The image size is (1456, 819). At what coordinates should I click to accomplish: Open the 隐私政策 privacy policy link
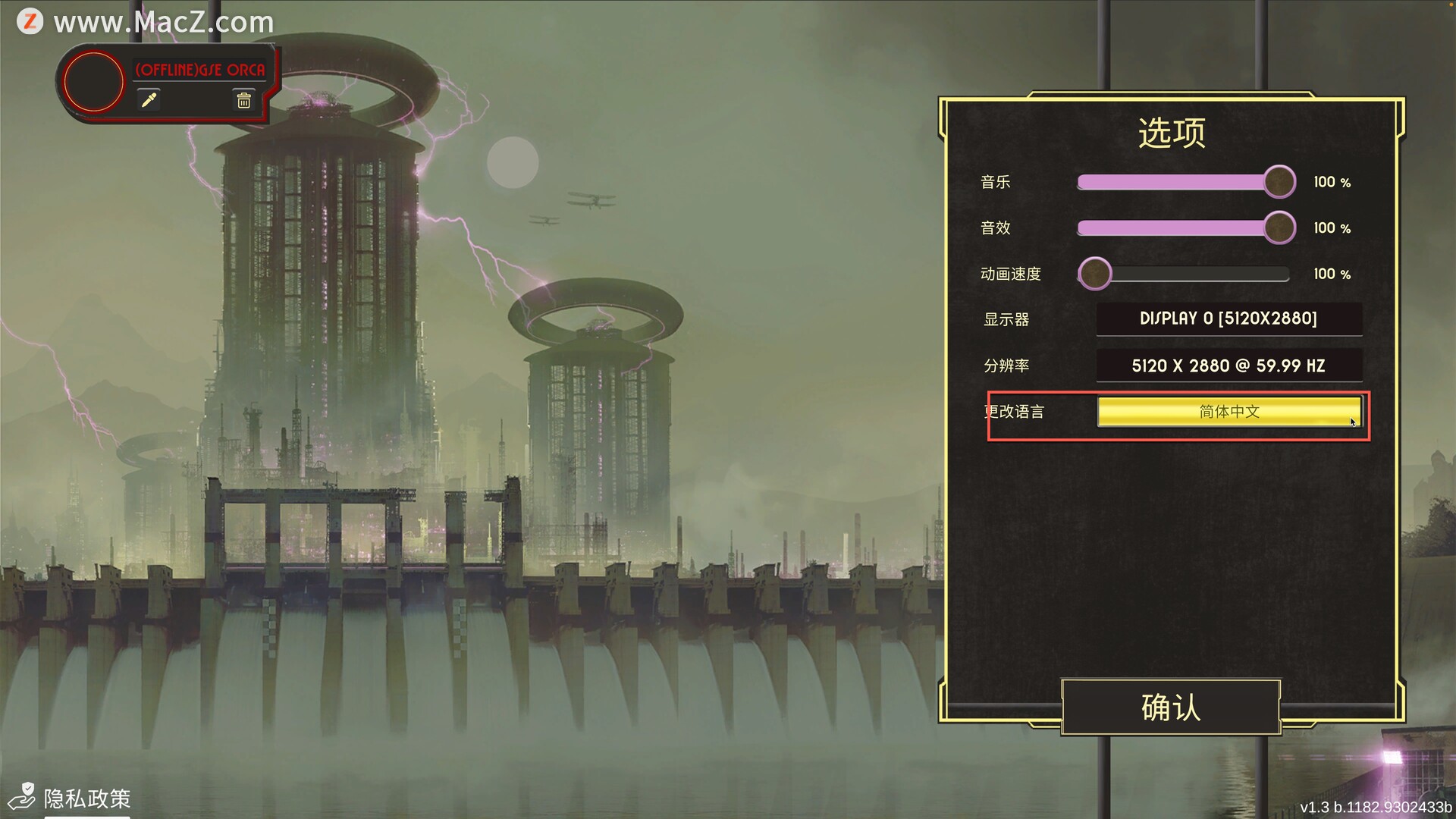coord(86,798)
